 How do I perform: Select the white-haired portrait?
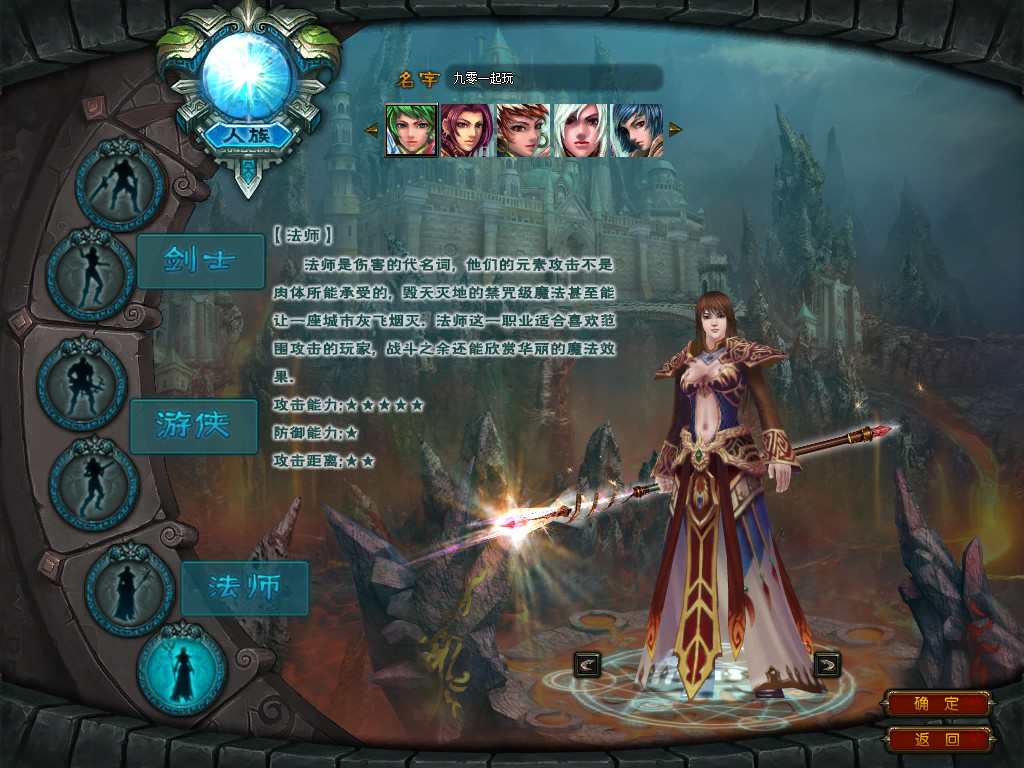tap(580, 130)
